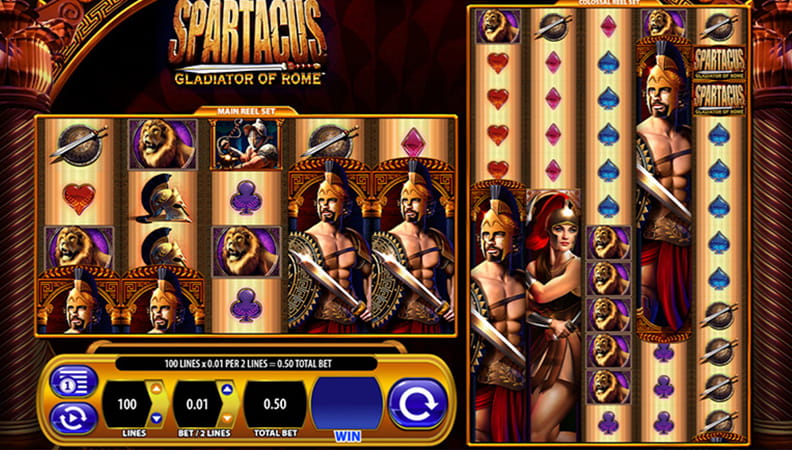Spin the reels with the circular arrow button
This screenshot has height=450, width=792.
417,404
